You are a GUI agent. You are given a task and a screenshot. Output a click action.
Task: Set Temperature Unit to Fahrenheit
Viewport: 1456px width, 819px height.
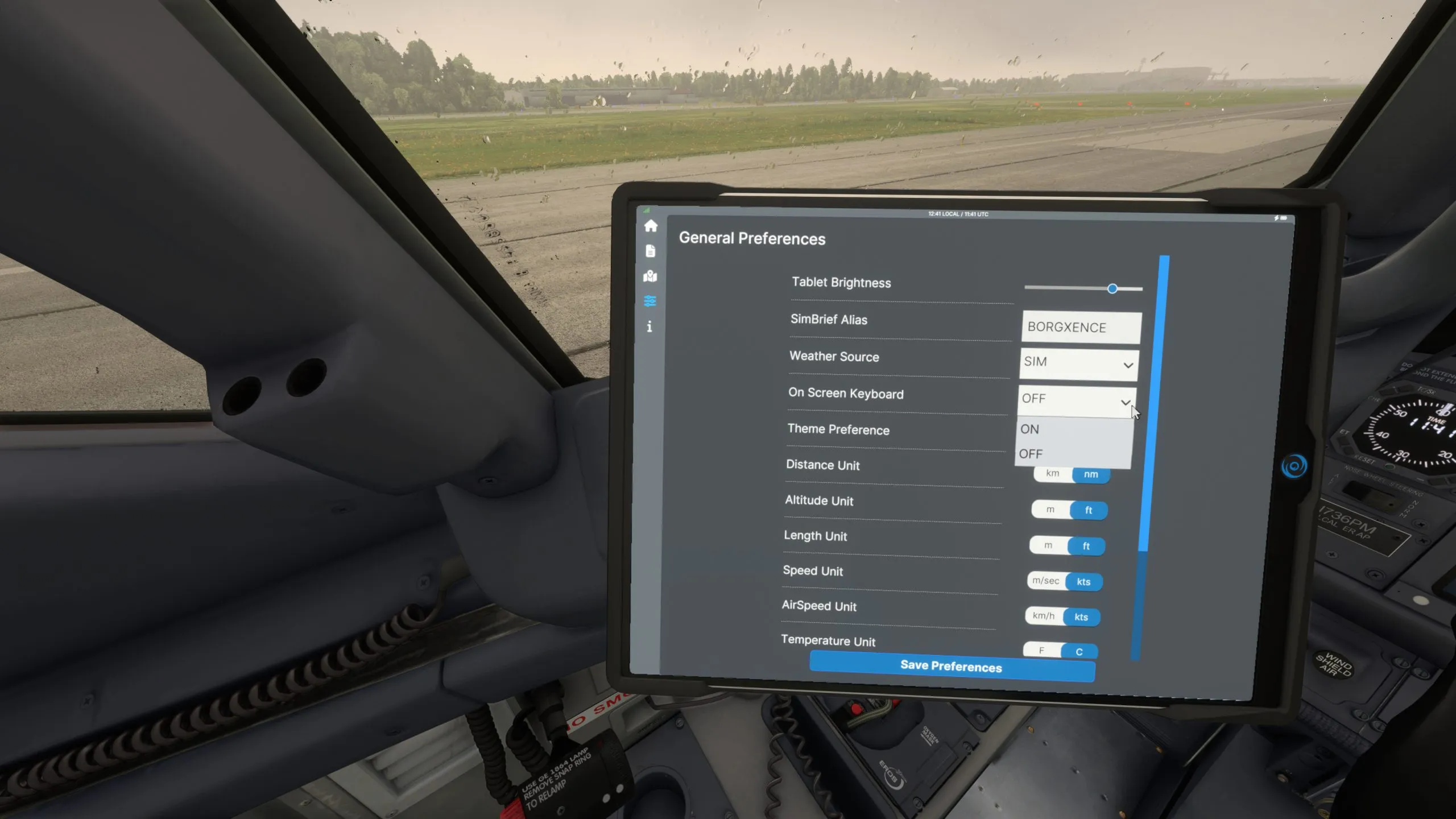(1041, 651)
